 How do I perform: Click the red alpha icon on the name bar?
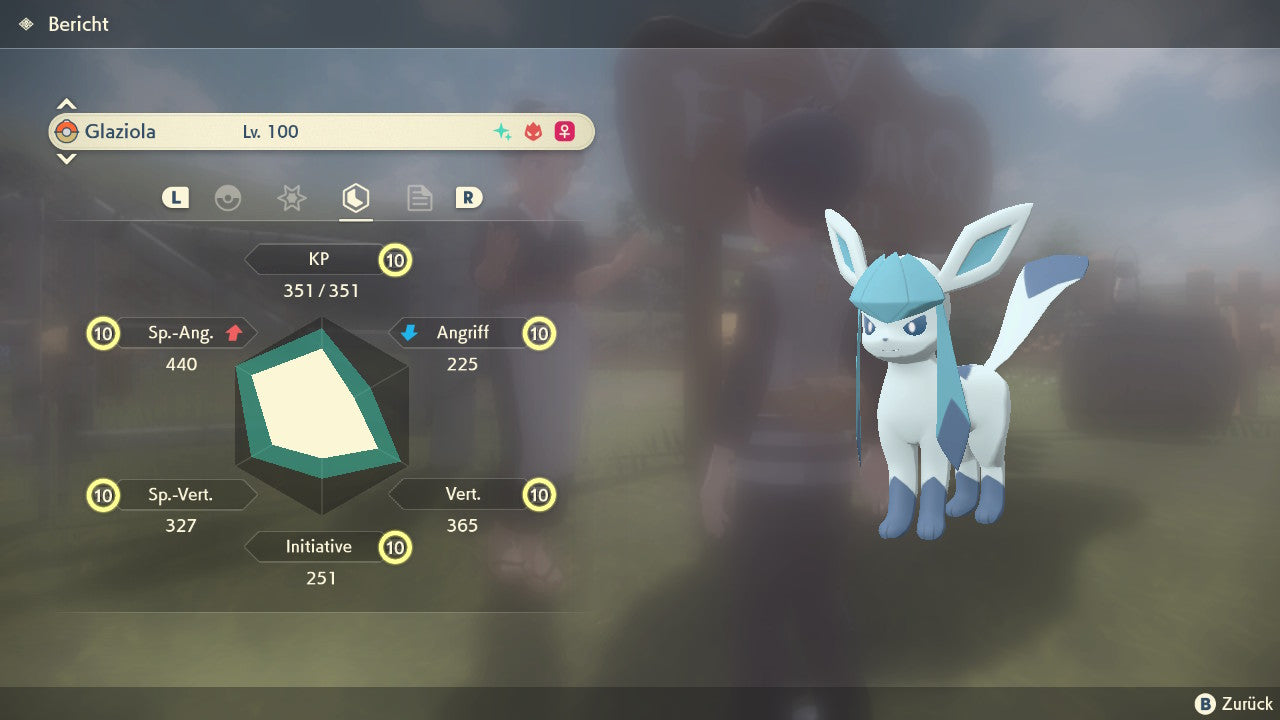[533, 132]
